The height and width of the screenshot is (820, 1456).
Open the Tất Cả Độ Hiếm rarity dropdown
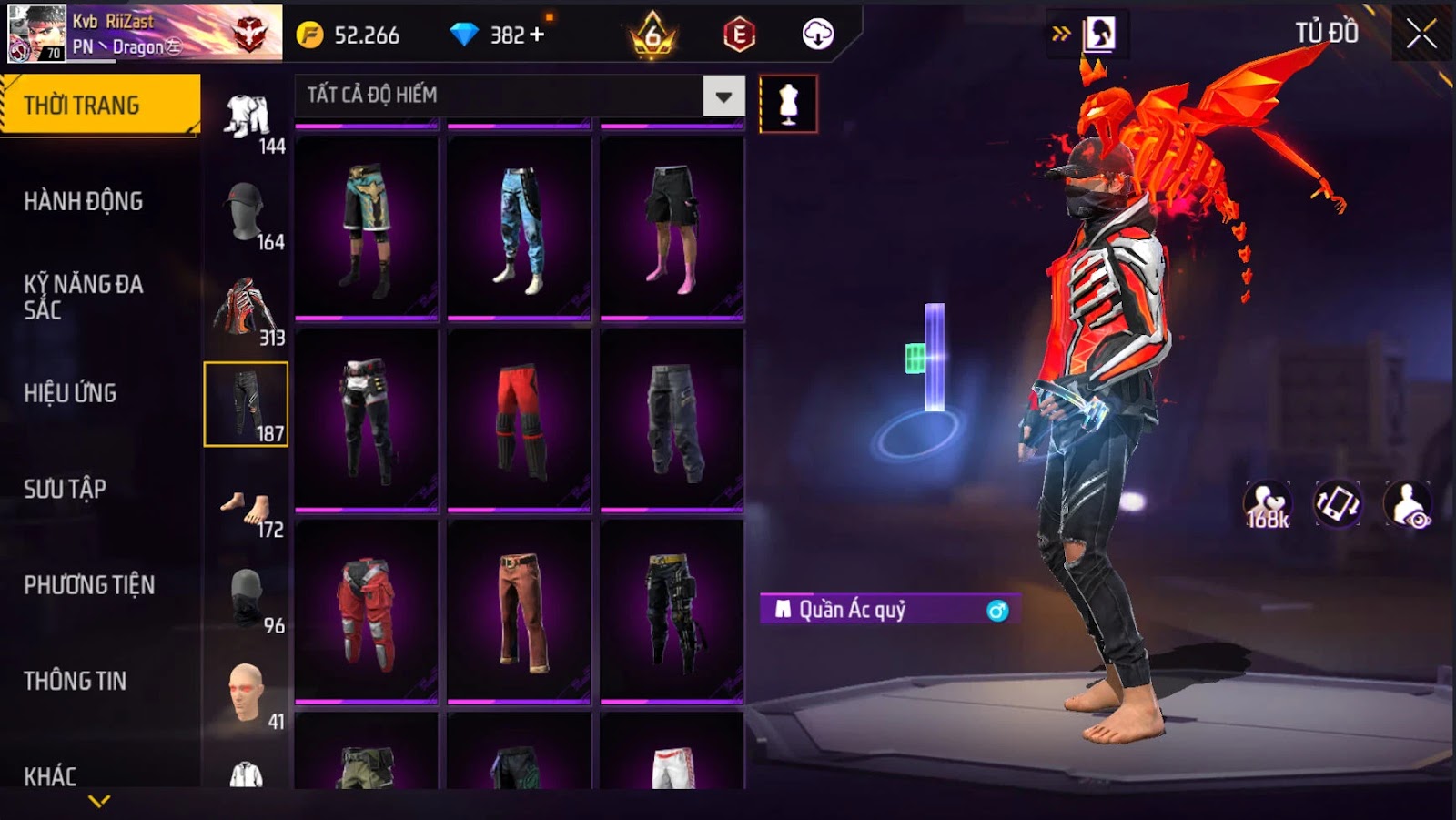[723, 96]
